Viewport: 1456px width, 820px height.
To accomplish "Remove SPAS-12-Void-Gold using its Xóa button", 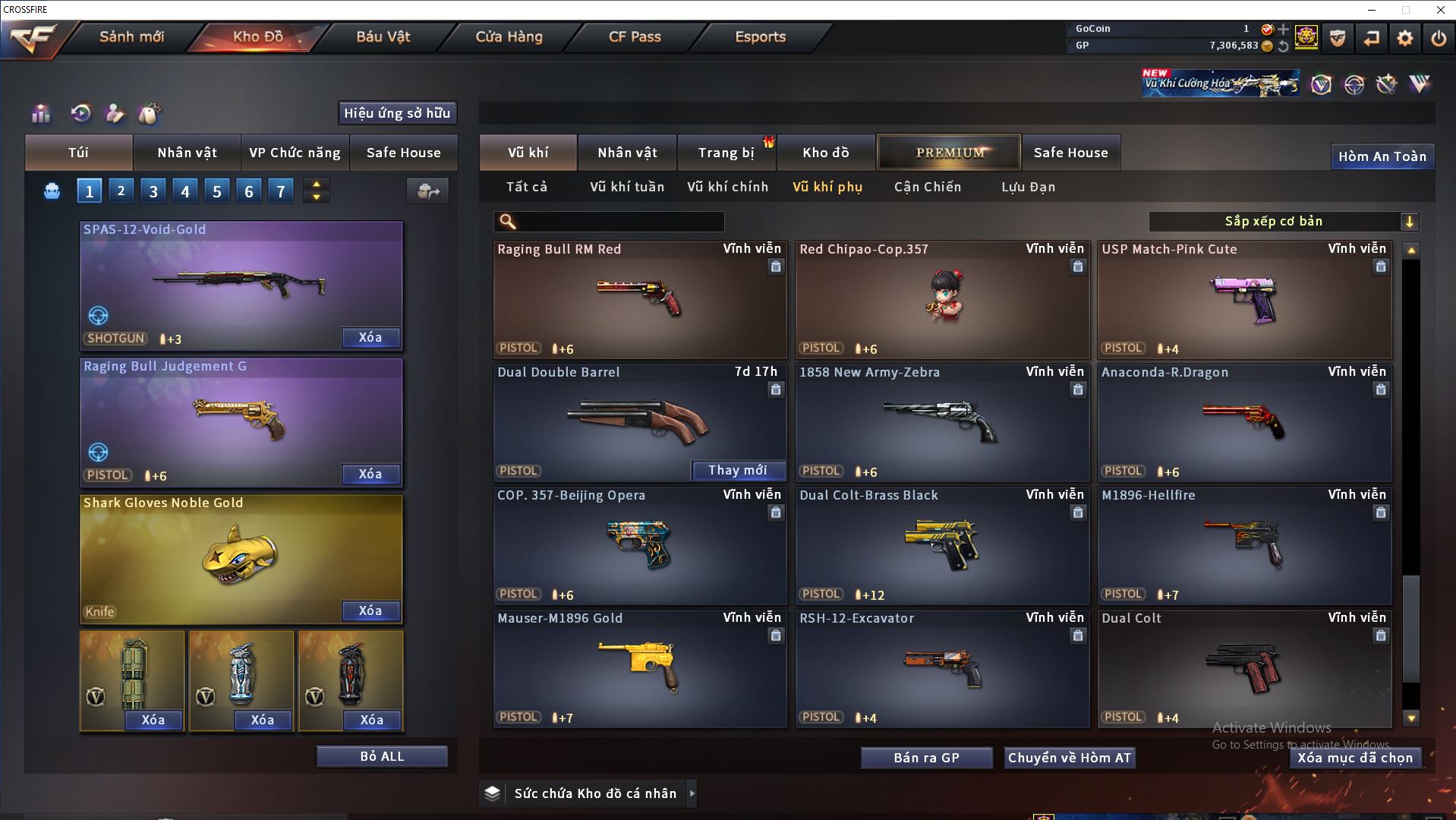I will tap(370, 338).
